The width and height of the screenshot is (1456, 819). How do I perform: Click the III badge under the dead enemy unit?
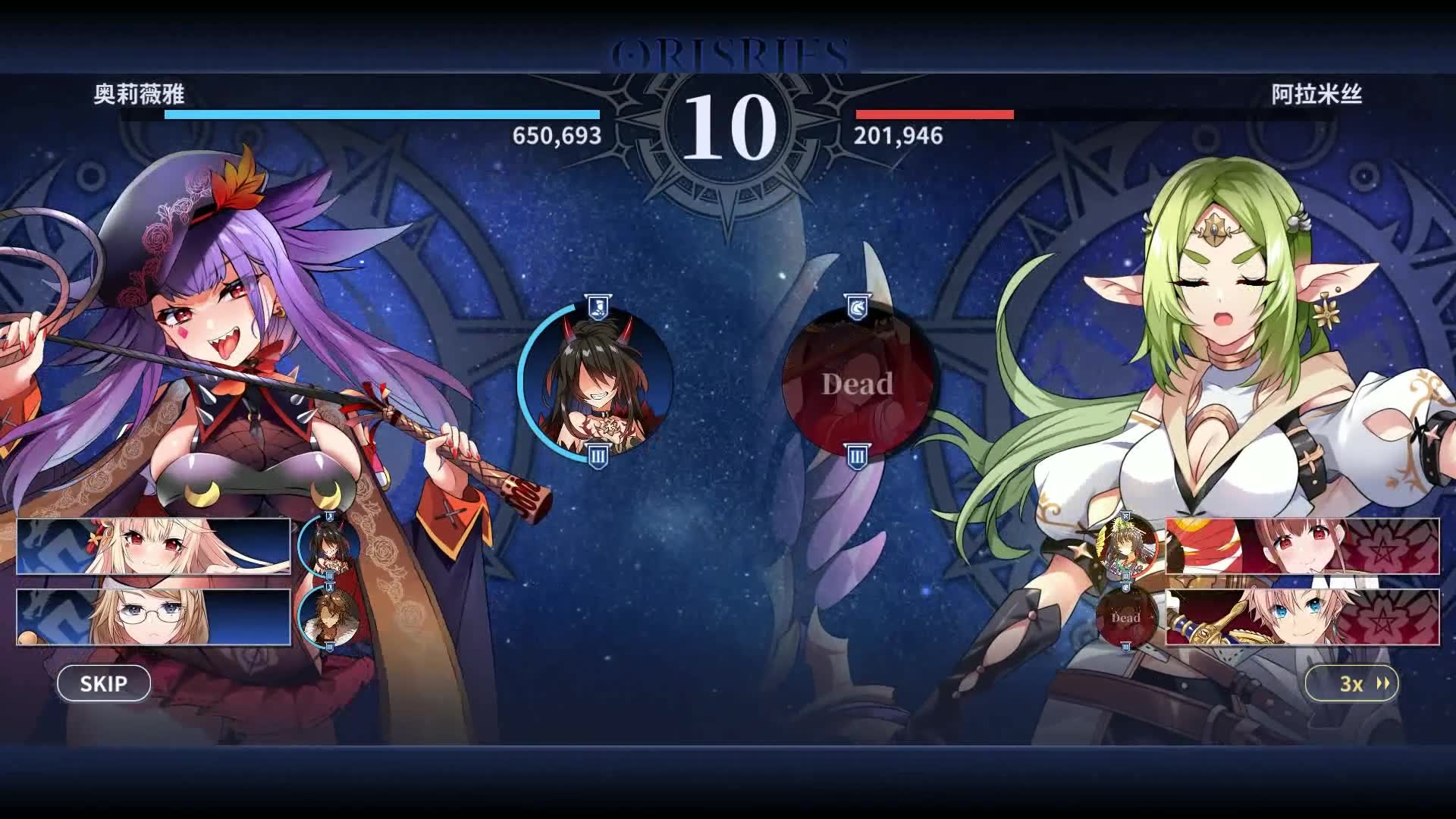click(855, 457)
